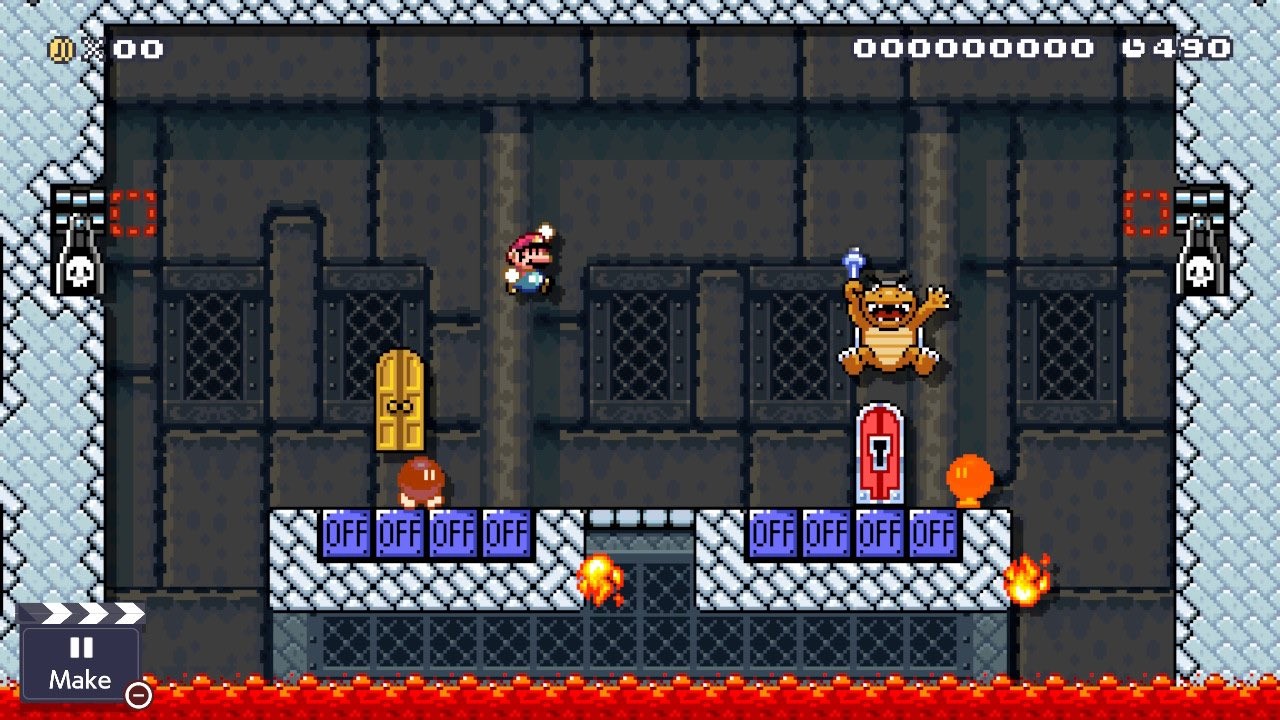Select the Goomba near the door
This screenshot has height=720, width=1280.
tap(420, 480)
